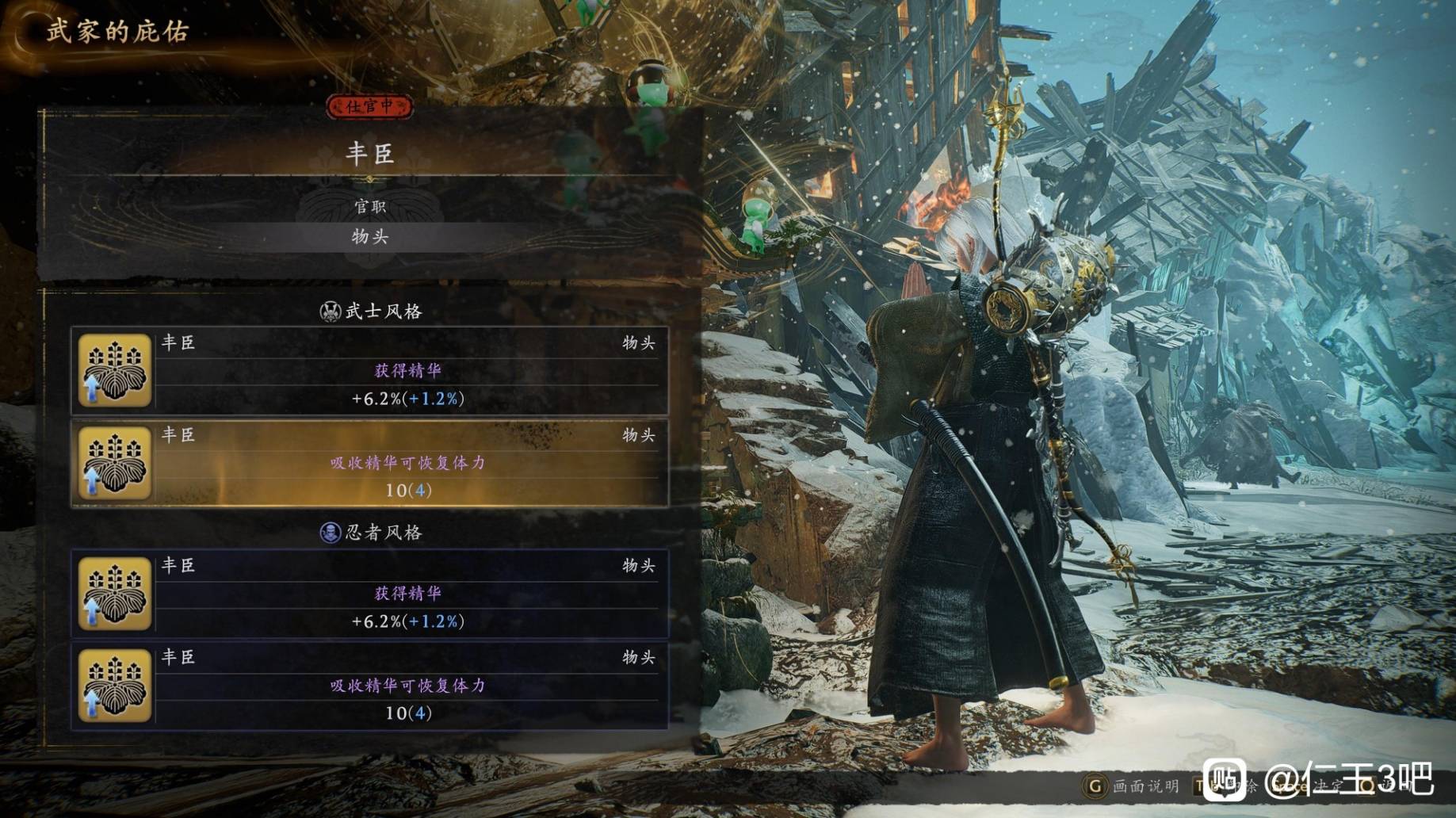Select the 丰臣 clan name header
This screenshot has height=818, width=1456.
[x=370, y=153]
